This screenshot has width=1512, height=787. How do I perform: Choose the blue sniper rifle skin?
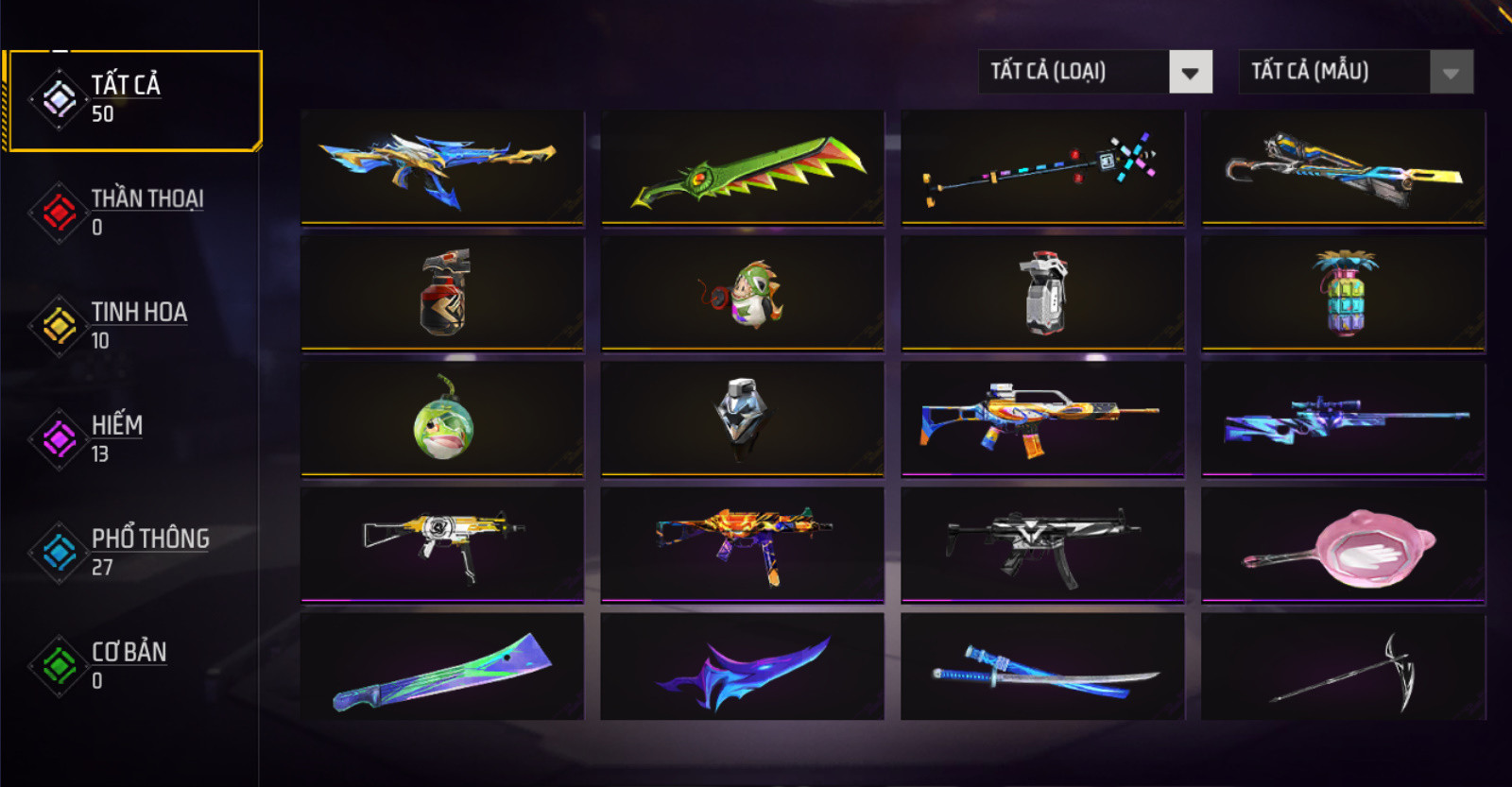(x=1343, y=419)
